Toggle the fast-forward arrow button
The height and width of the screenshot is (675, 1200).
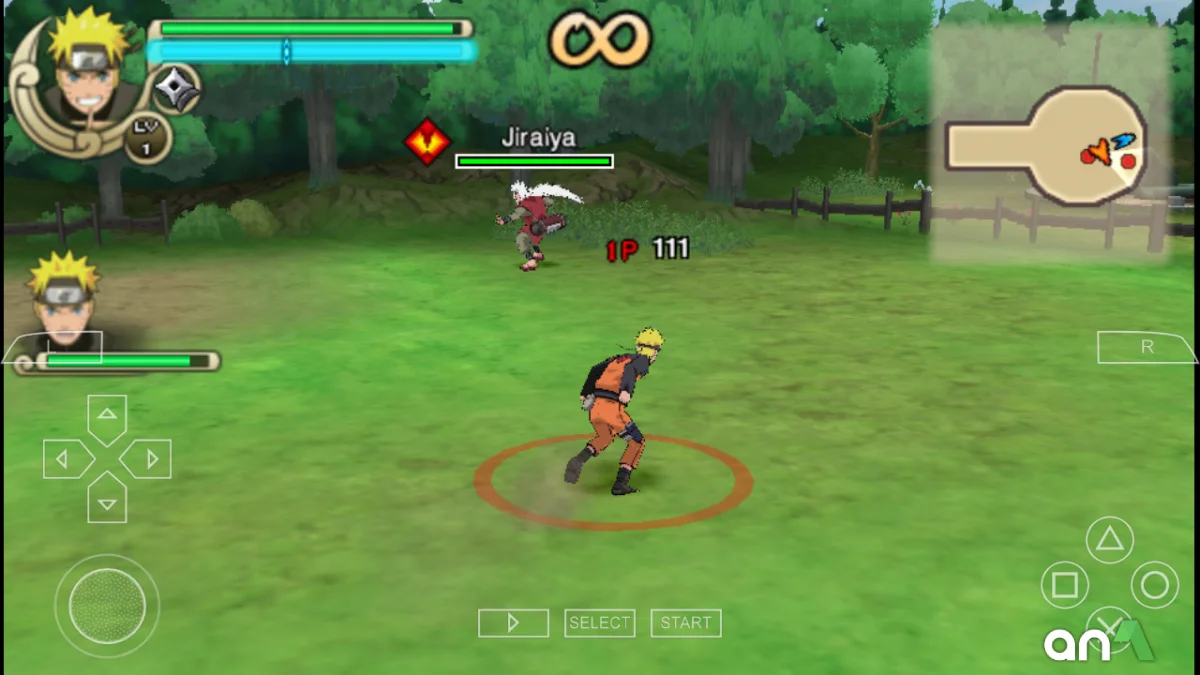(513, 623)
